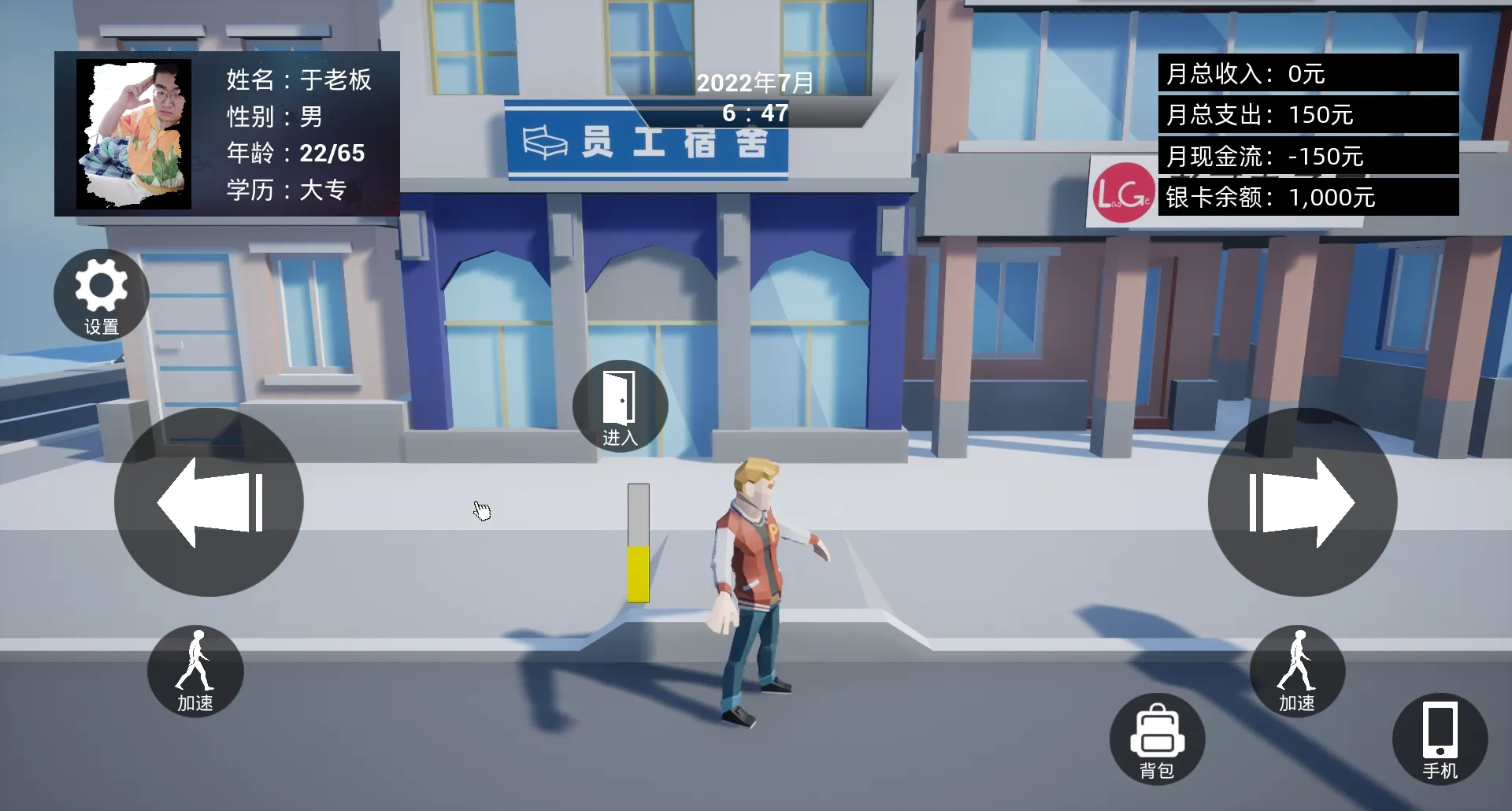This screenshot has height=811, width=1512.
Task: Open the 手机 phone menu
Action: (1440, 739)
